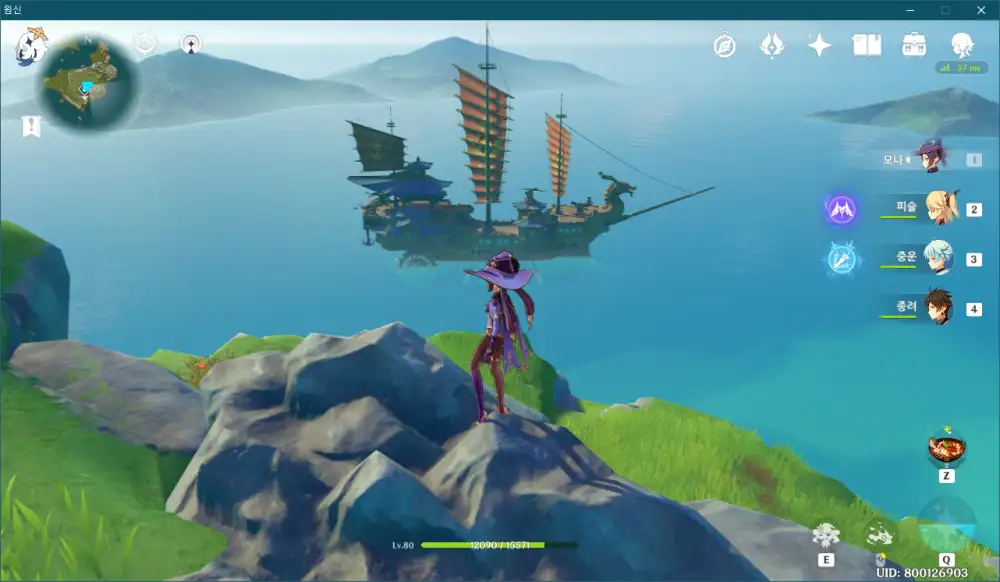Open the Wish four-pointed star icon
Image resolution: width=1000 pixels, height=582 pixels.
pos(819,45)
